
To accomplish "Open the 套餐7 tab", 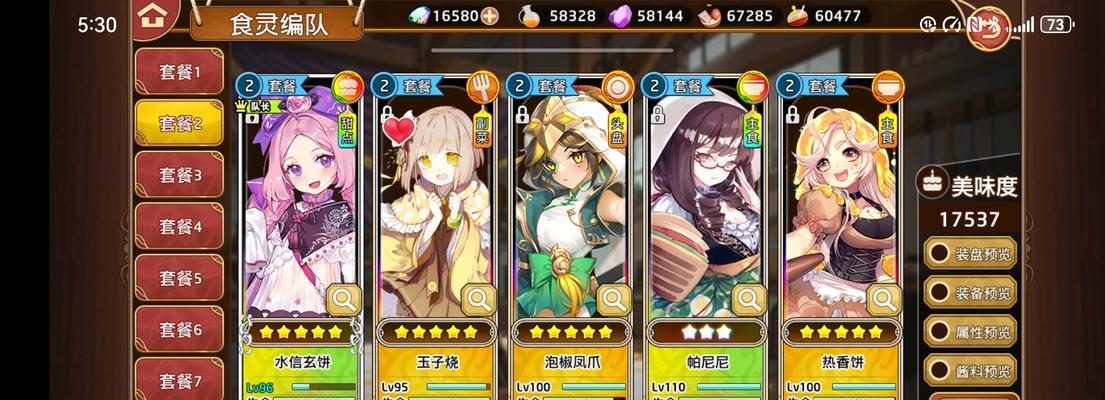I will pos(179,380).
